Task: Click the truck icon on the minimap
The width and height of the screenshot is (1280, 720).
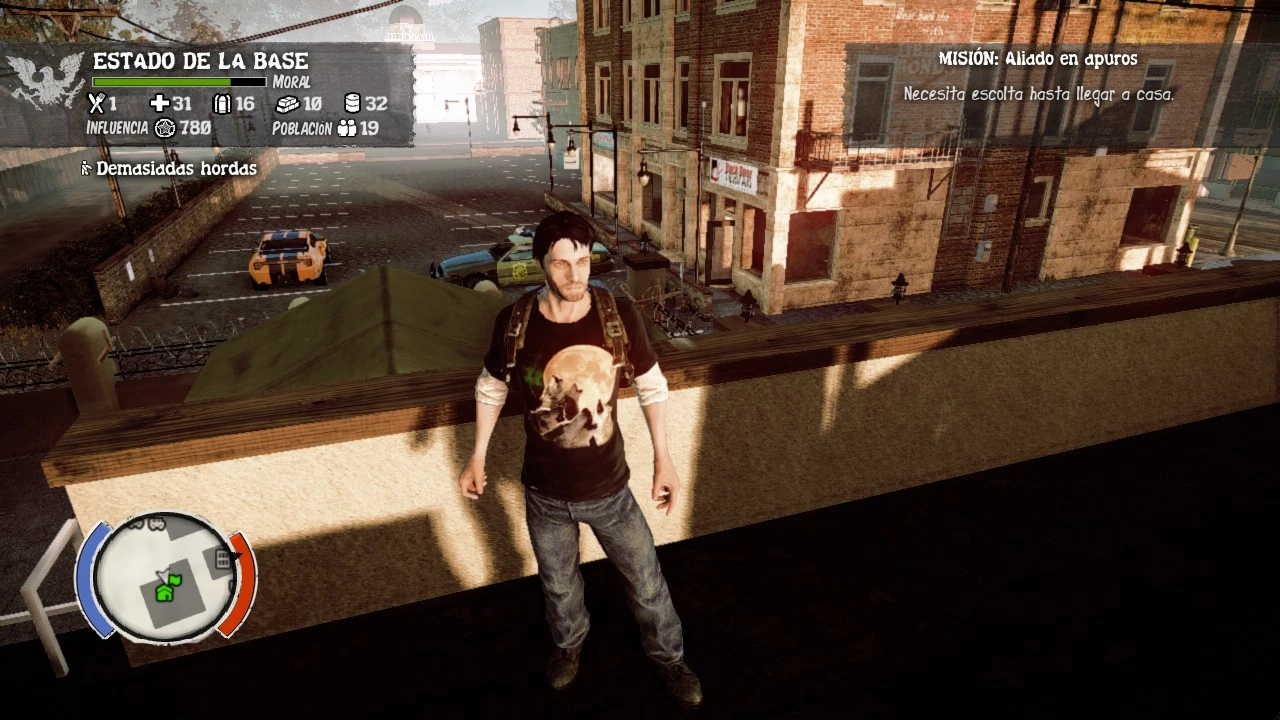Action: [x=156, y=524]
